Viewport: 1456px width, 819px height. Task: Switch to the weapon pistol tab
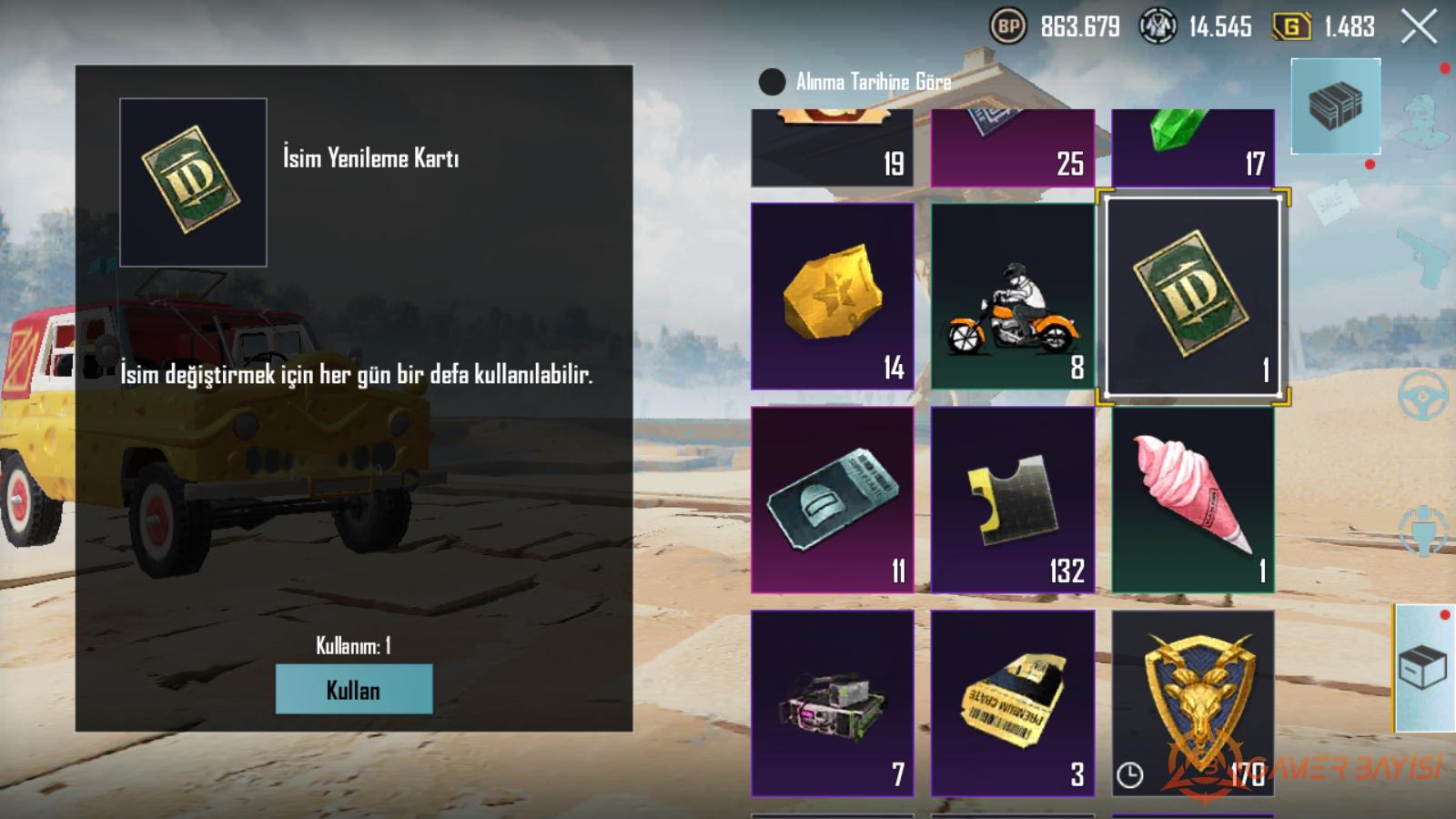[1423, 257]
